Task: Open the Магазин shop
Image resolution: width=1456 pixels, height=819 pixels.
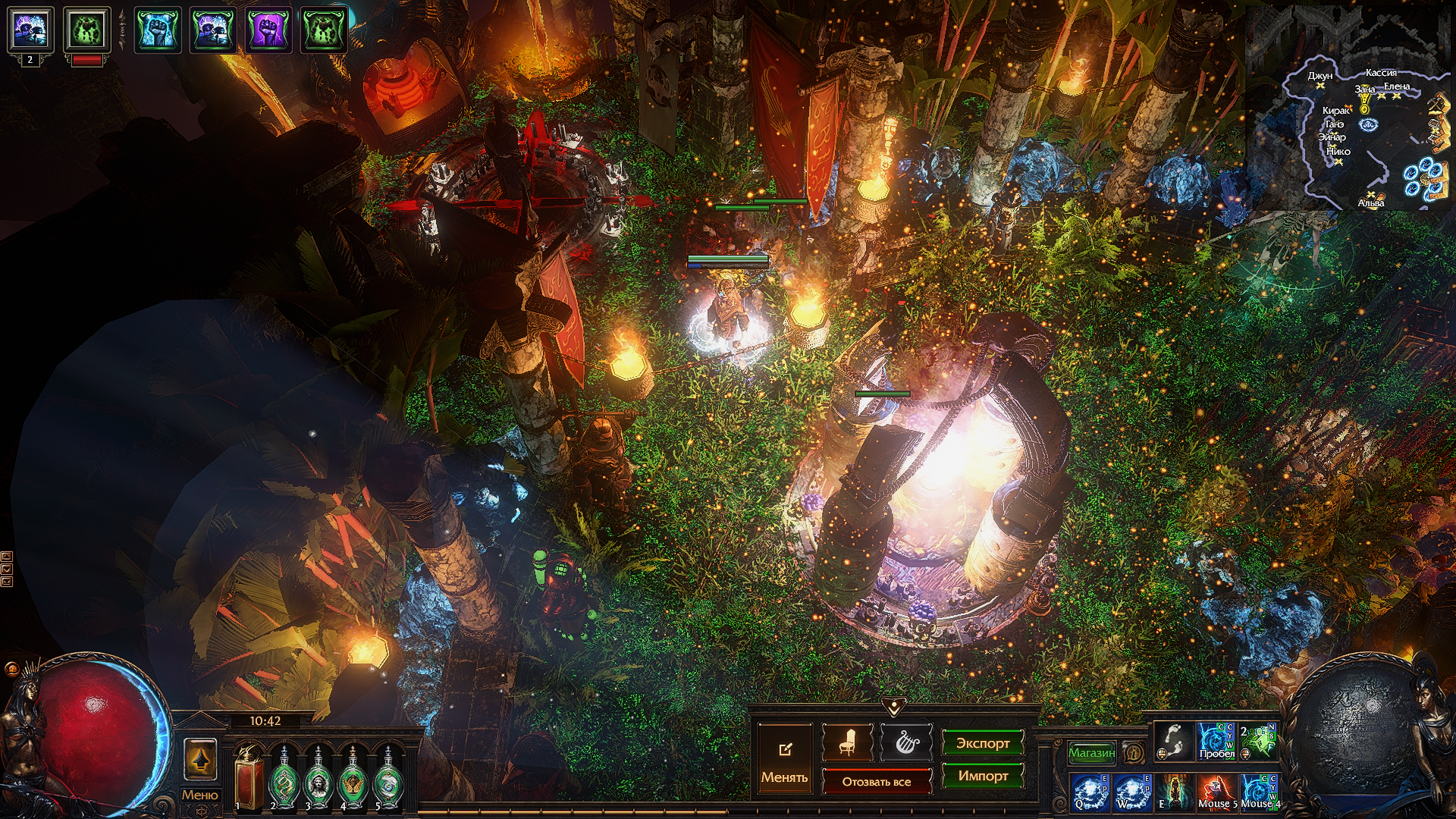Action: coord(1091,753)
